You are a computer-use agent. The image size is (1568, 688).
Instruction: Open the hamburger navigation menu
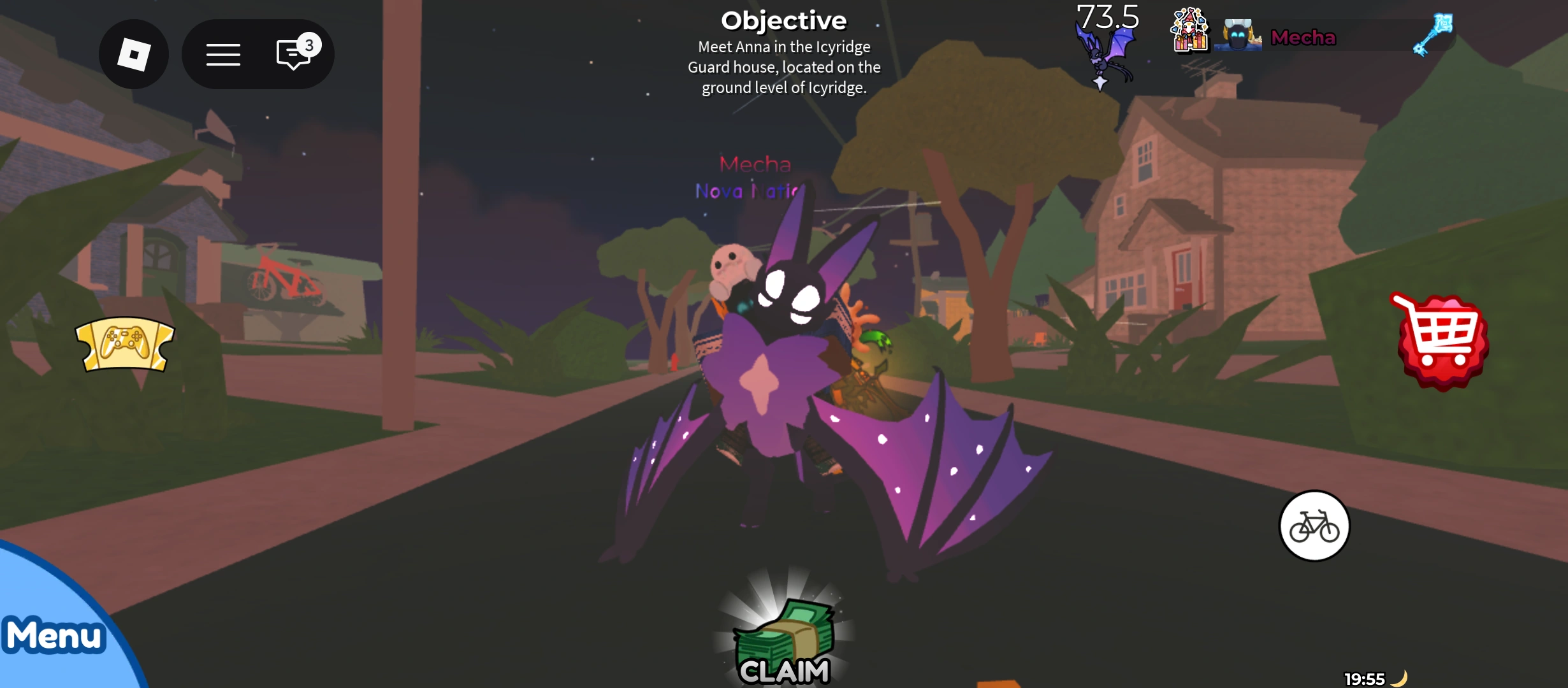(x=224, y=54)
